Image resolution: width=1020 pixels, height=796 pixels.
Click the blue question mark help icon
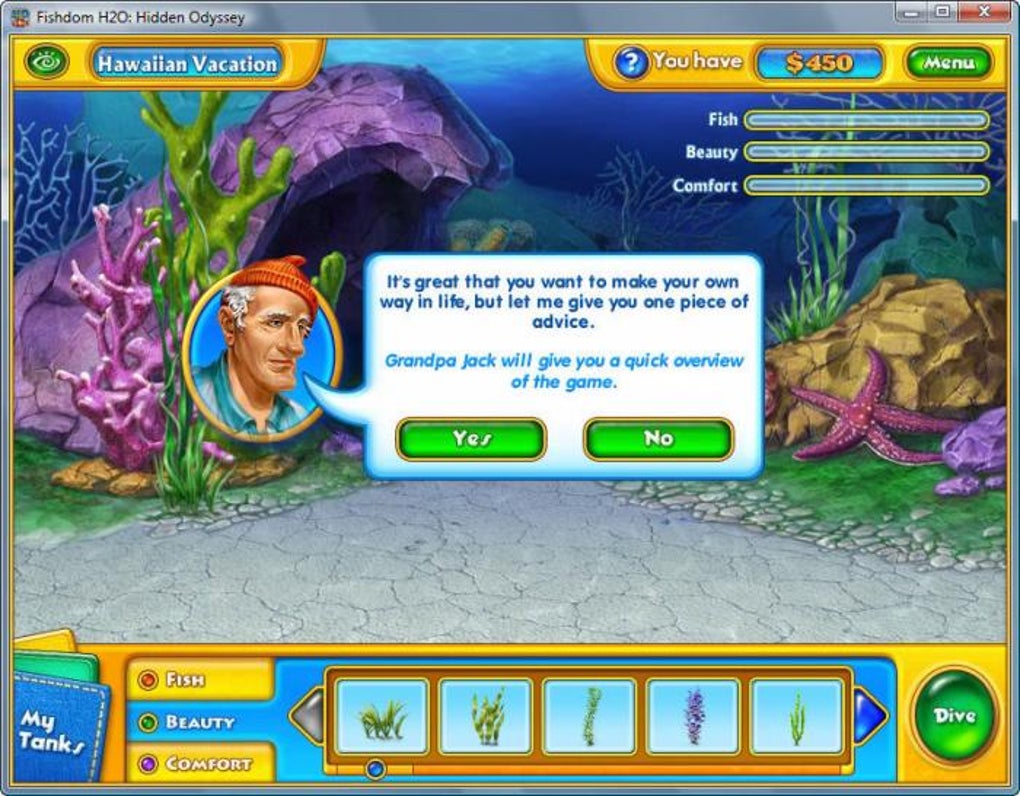pyautogui.click(x=630, y=63)
